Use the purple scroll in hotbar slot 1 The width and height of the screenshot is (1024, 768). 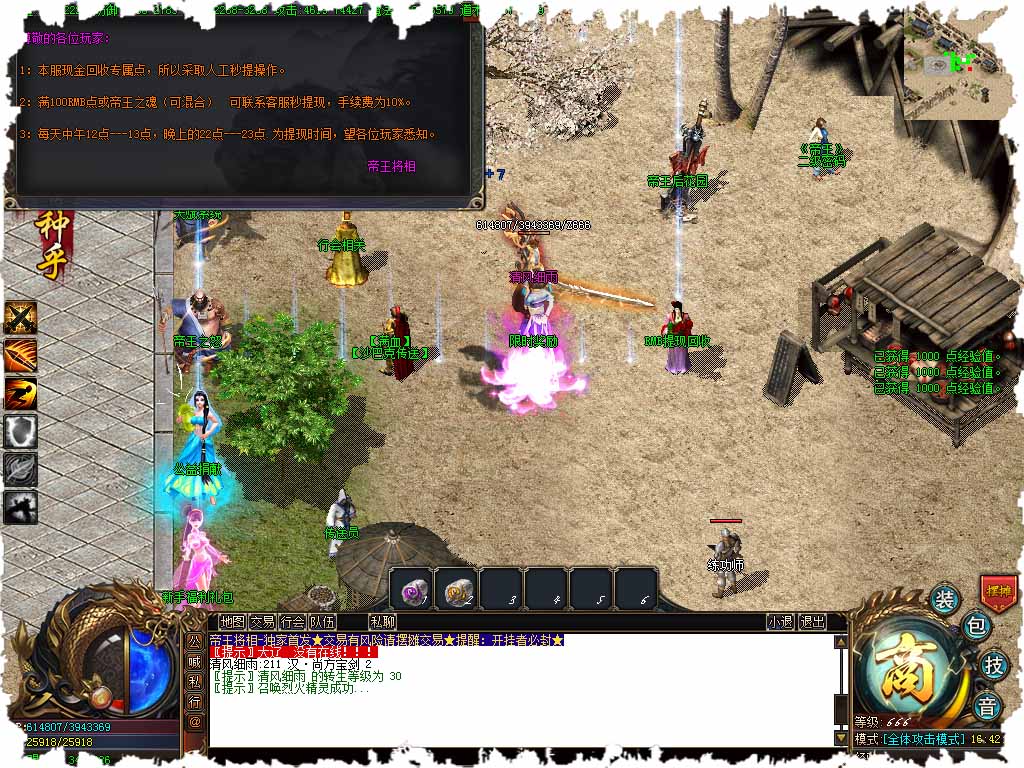click(410, 588)
